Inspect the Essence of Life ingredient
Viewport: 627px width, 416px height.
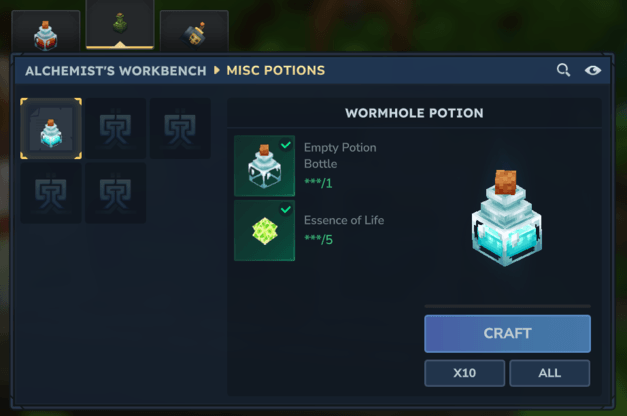coord(265,230)
